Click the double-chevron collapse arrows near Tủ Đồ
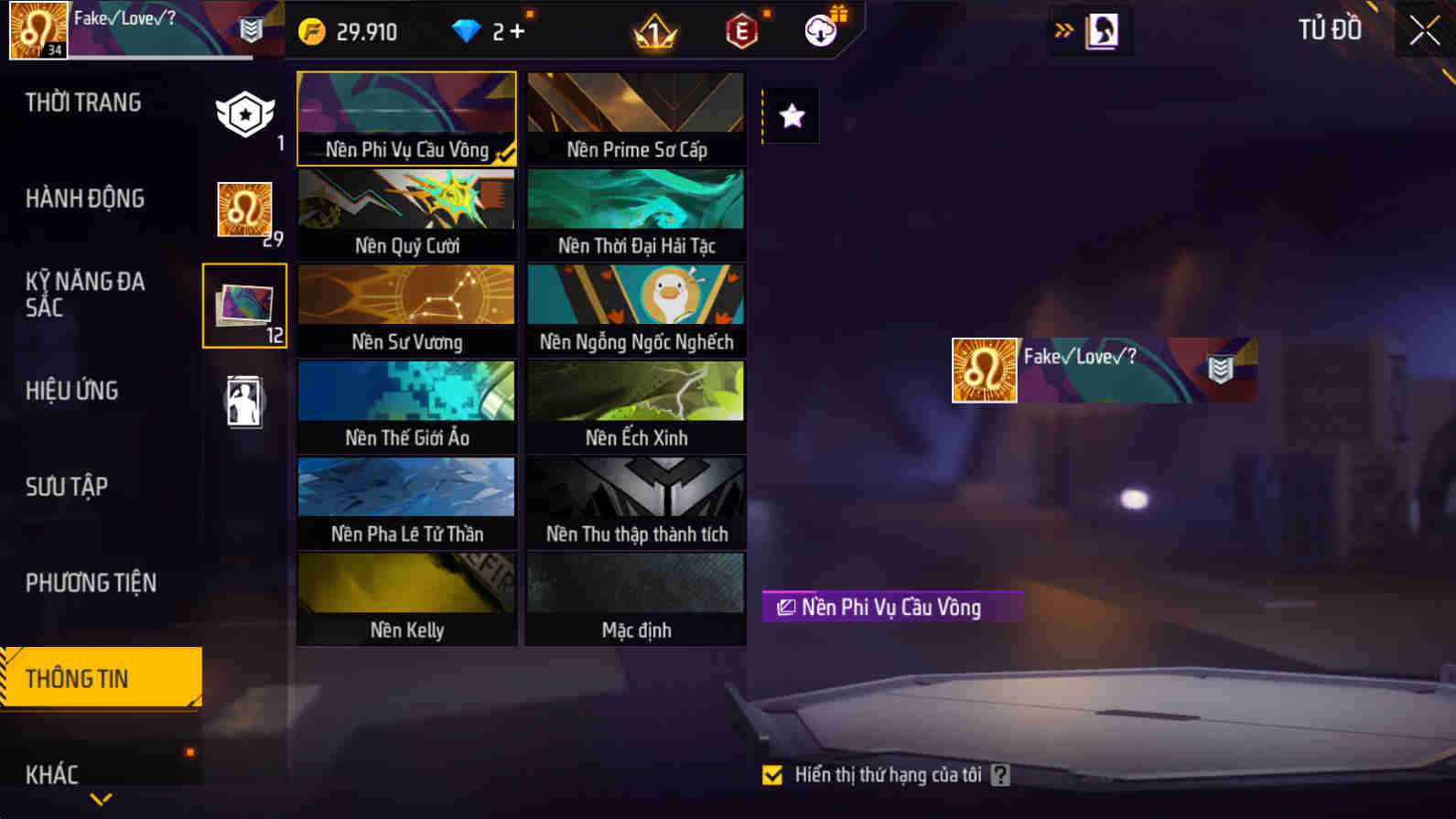 [x=1063, y=28]
